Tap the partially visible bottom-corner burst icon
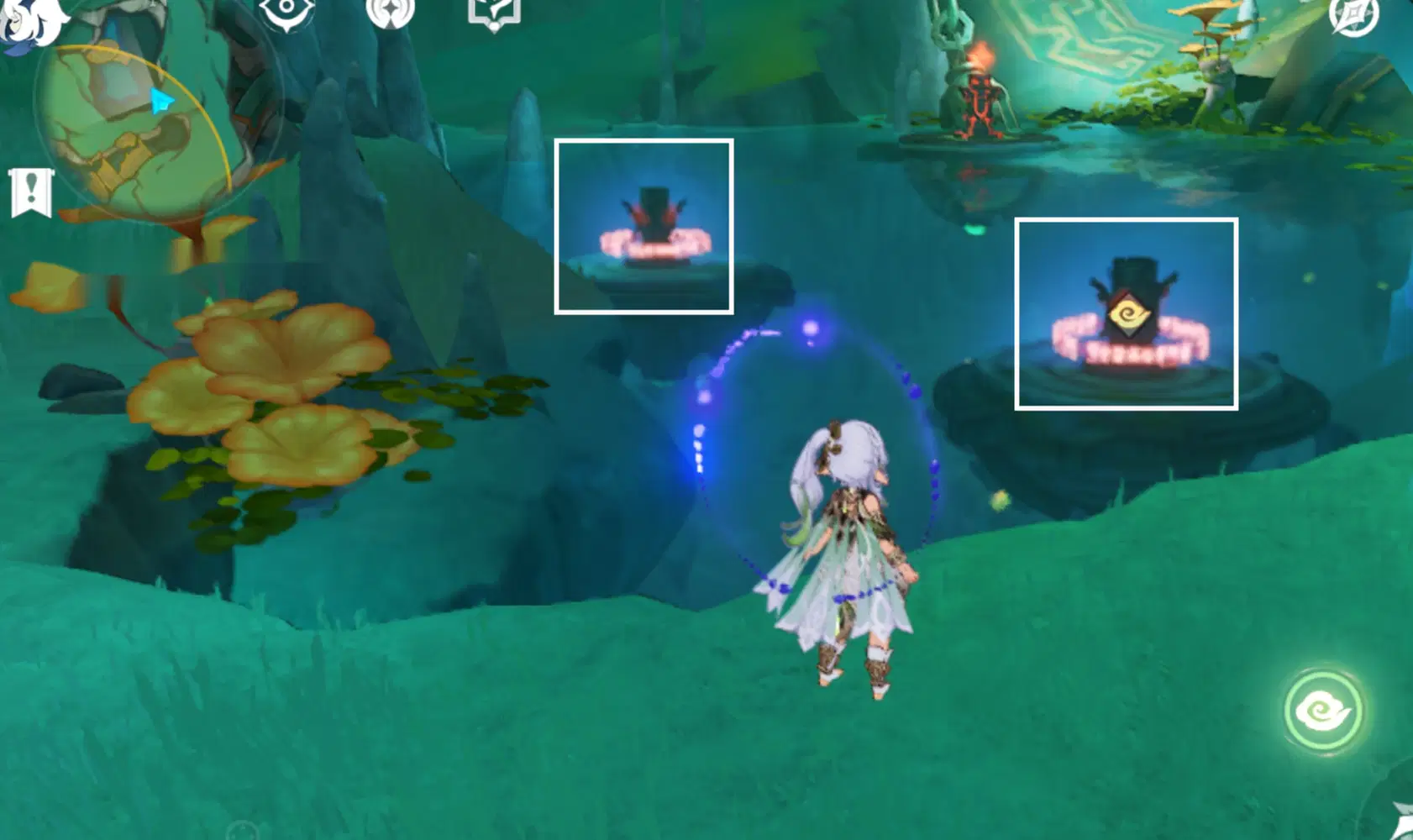This screenshot has height=840, width=1413. pyautogui.click(x=1403, y=827)
